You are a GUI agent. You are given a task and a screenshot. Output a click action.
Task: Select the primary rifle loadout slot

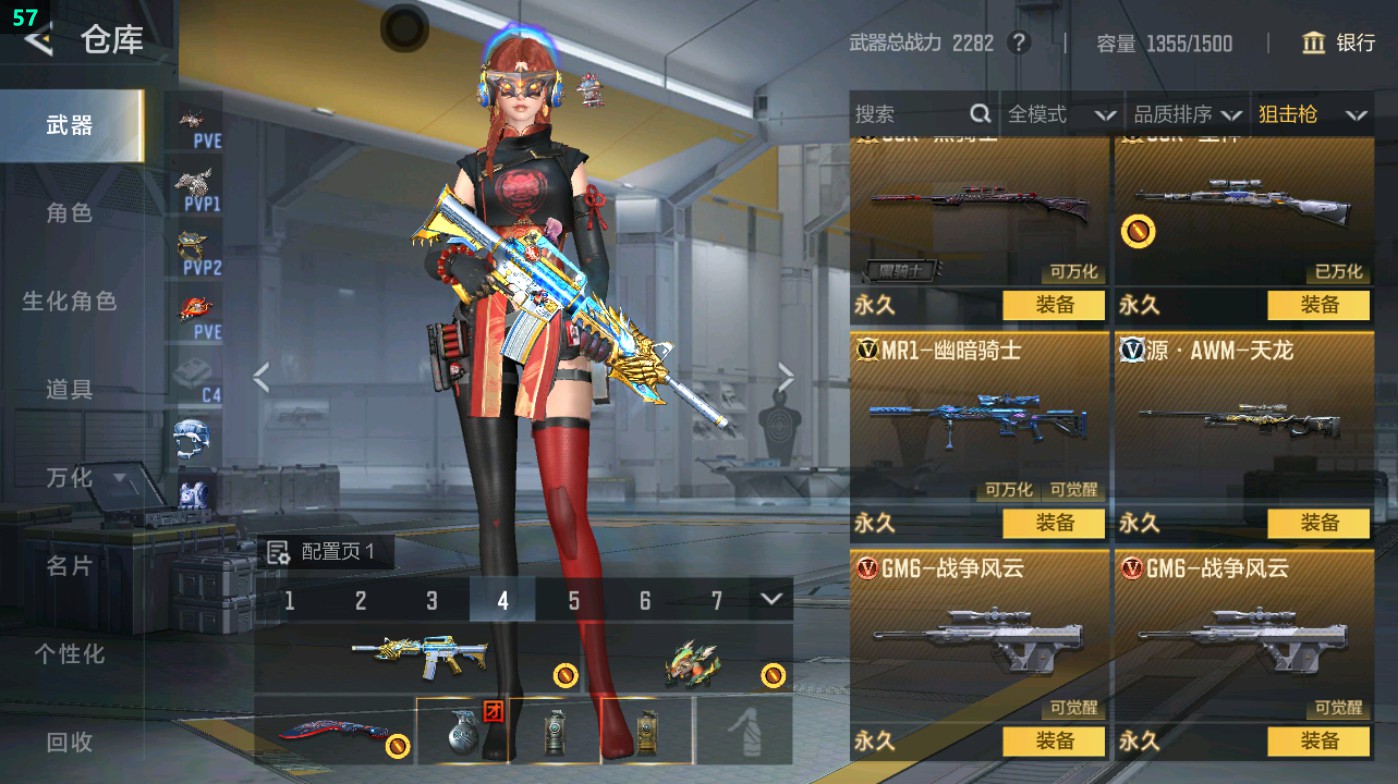click(420, 657)
